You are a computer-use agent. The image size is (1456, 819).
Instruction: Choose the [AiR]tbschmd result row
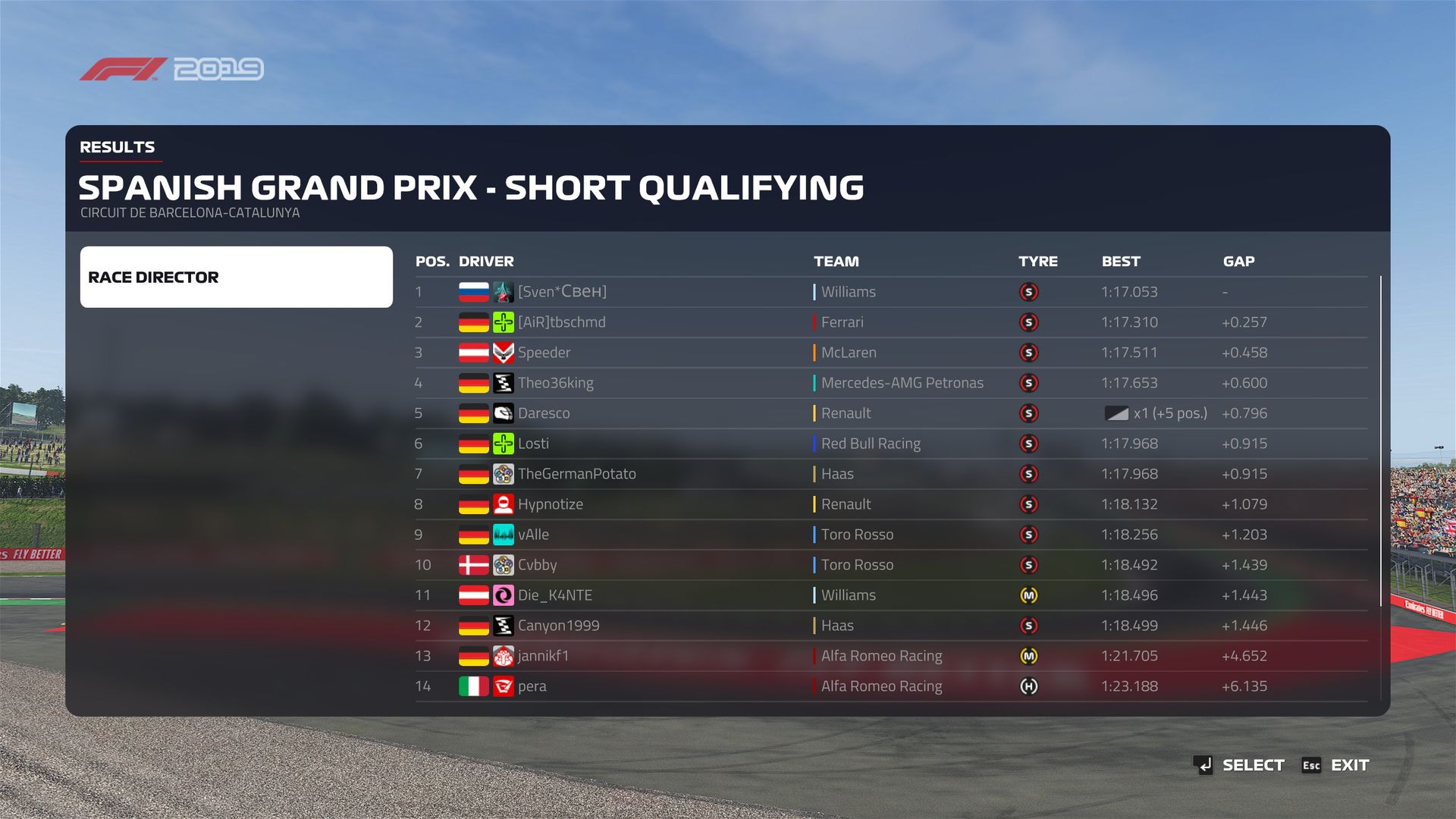pyautogui.click(x=561, y=322)
